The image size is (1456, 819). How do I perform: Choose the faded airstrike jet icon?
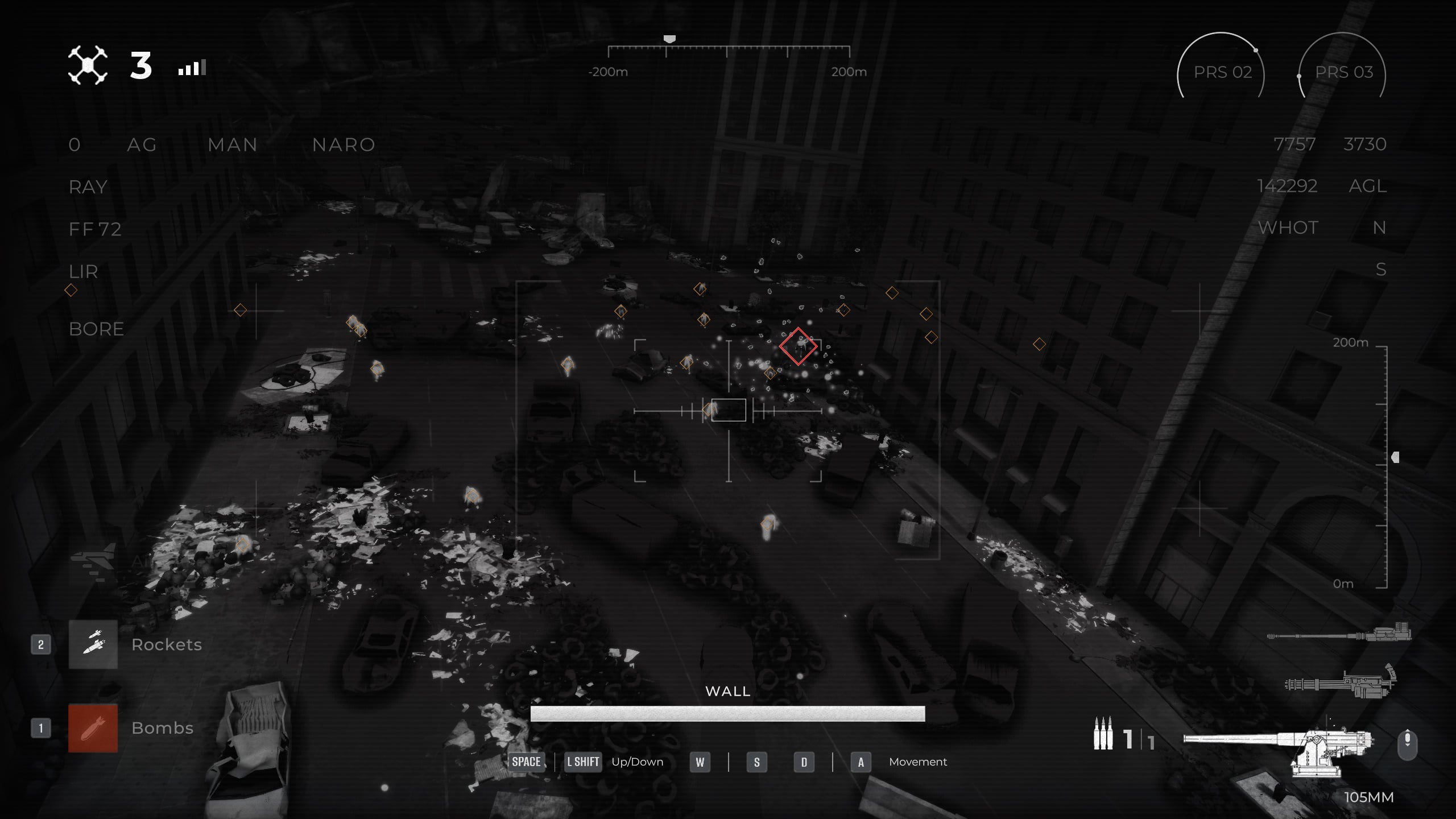click(x=93, y=562)
